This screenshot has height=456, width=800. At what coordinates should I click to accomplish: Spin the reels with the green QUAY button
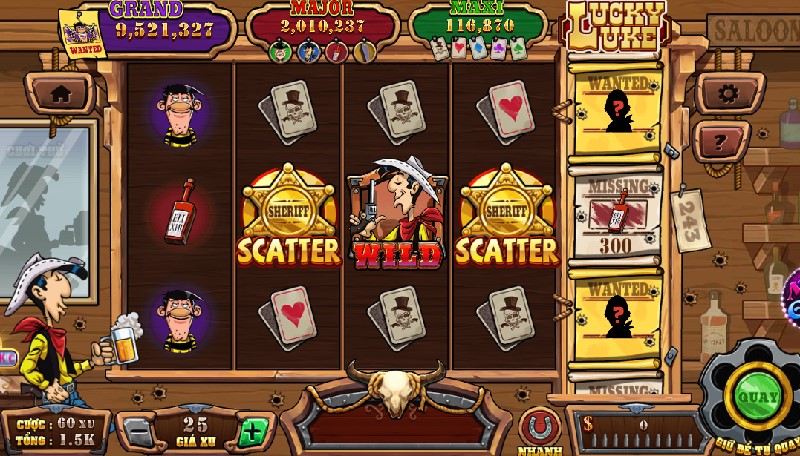tap(762, 395)
